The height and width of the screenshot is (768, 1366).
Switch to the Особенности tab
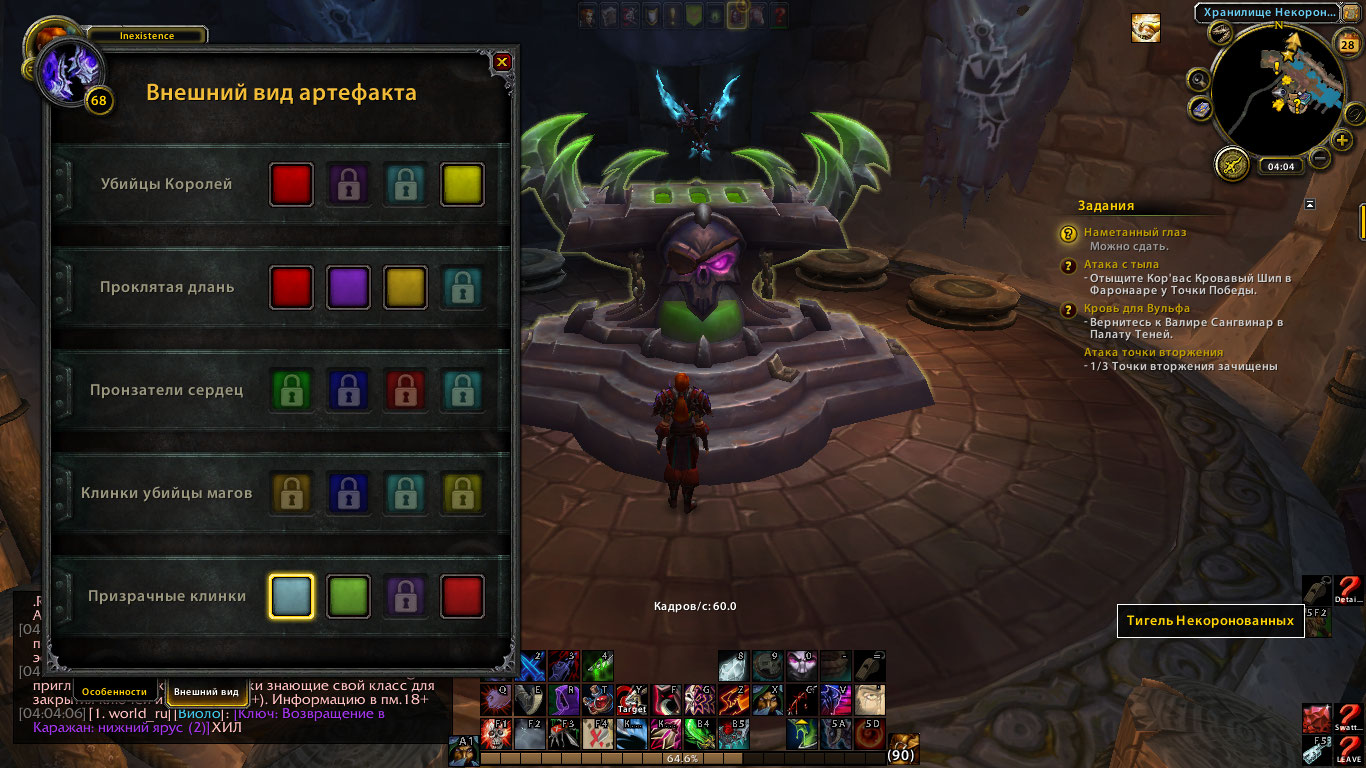click(114, 691)
